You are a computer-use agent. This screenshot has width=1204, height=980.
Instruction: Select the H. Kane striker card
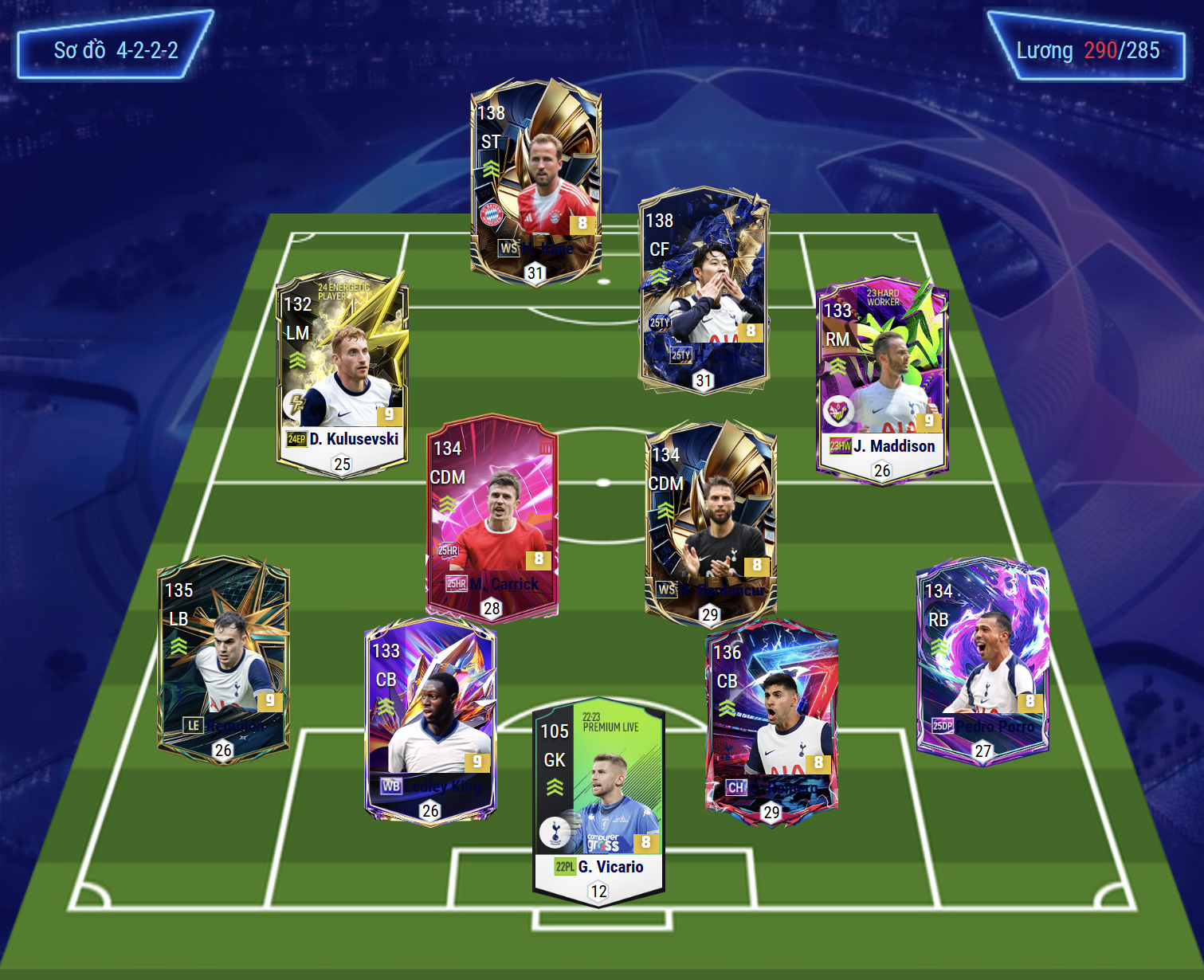(x=535, y=182)
